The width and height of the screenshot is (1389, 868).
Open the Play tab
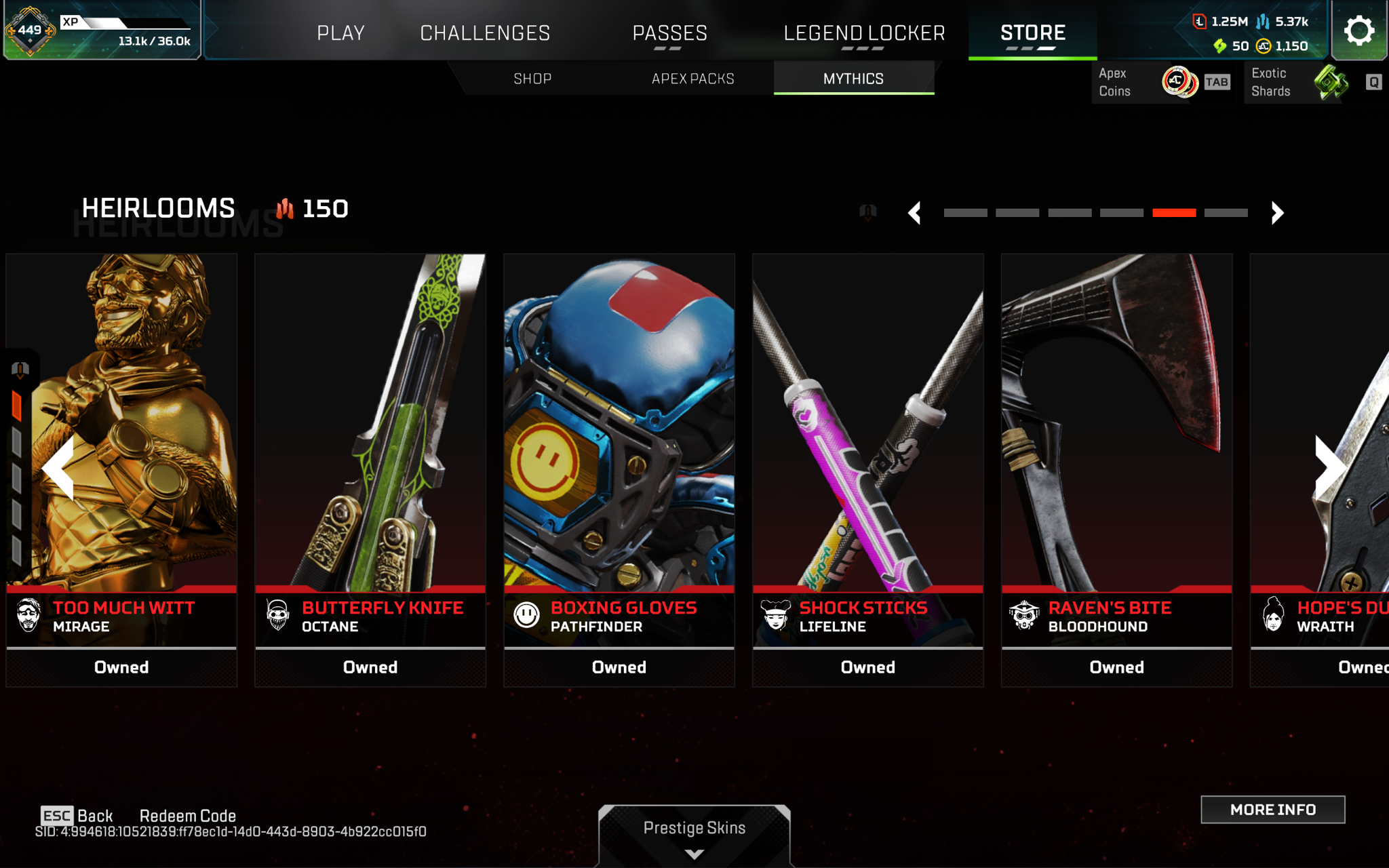click(340, 33)
